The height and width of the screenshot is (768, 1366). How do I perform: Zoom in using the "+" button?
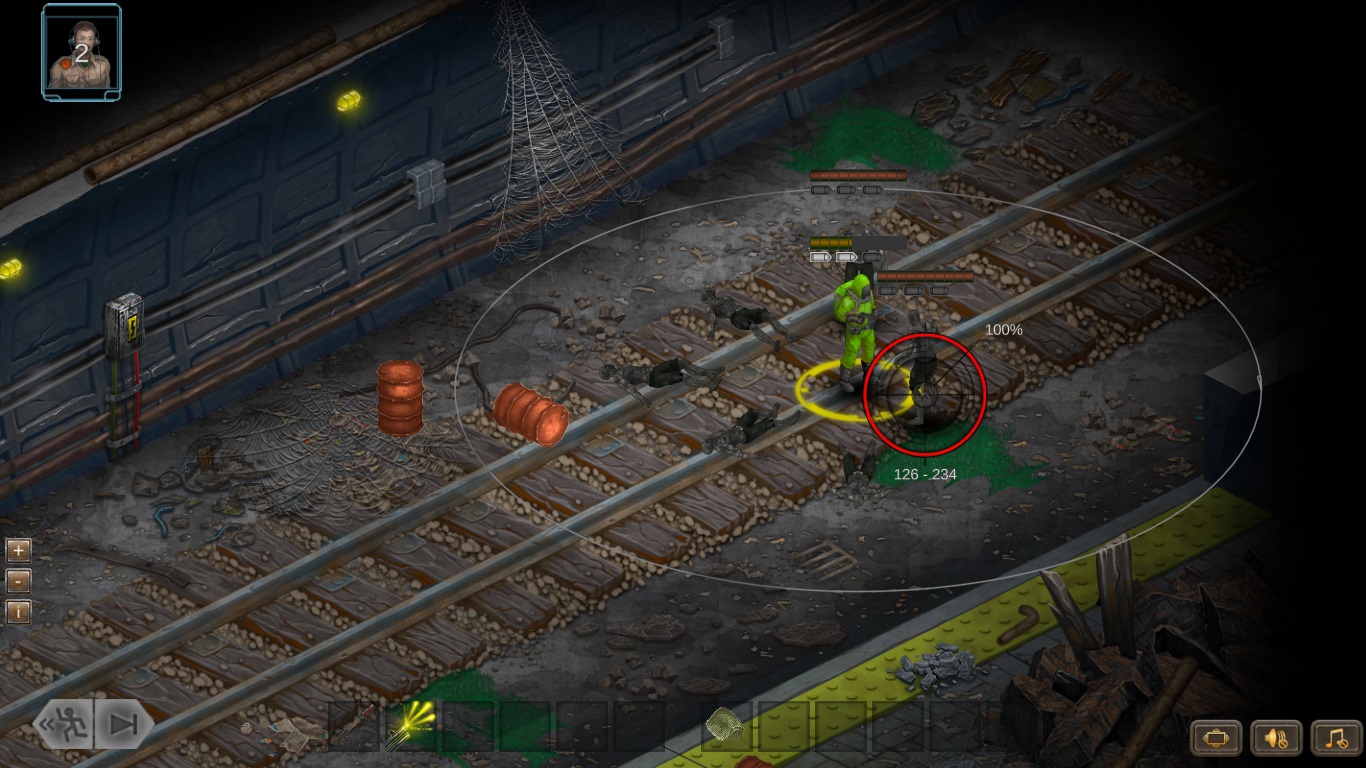coord(17,550)
